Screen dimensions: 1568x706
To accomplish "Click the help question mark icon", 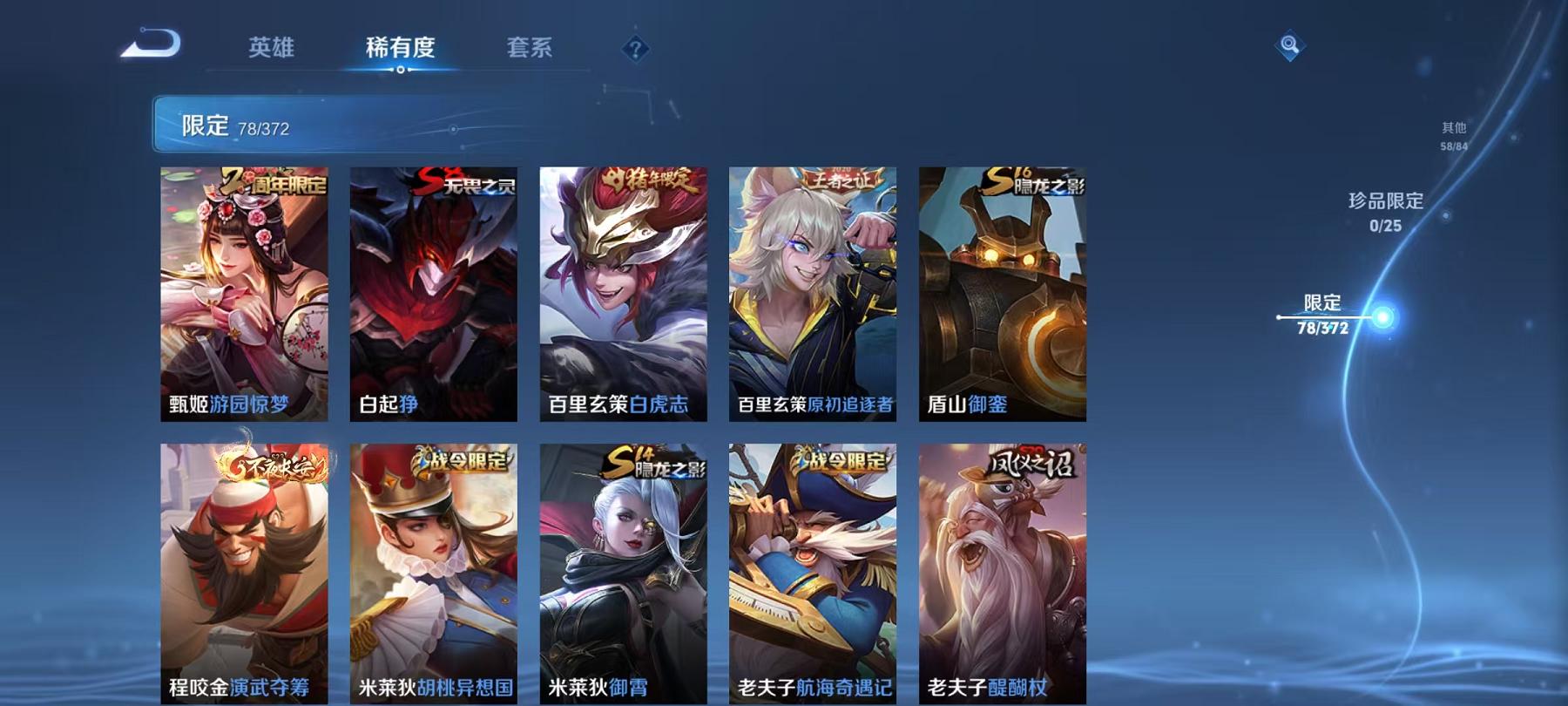I will 636,48.
